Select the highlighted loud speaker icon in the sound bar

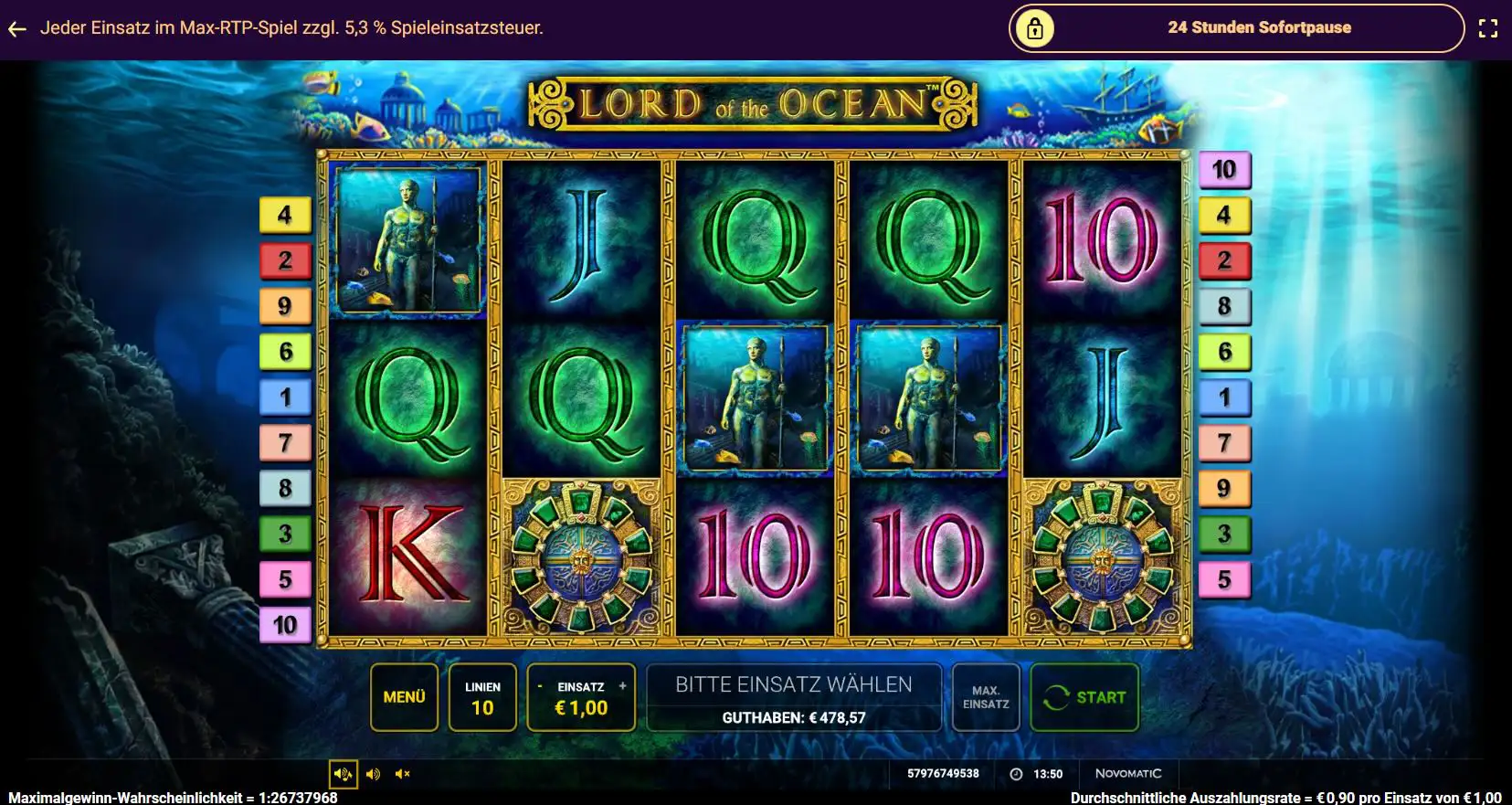click(344, 773)
